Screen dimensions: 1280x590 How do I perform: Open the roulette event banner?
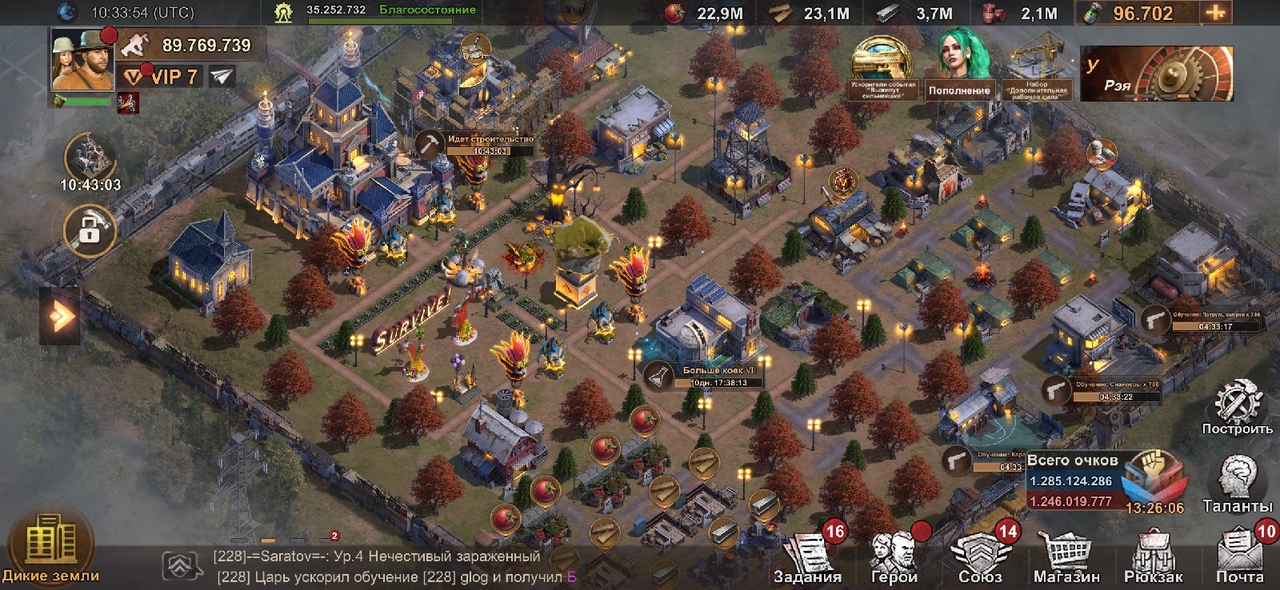(x=1155, y=73)
